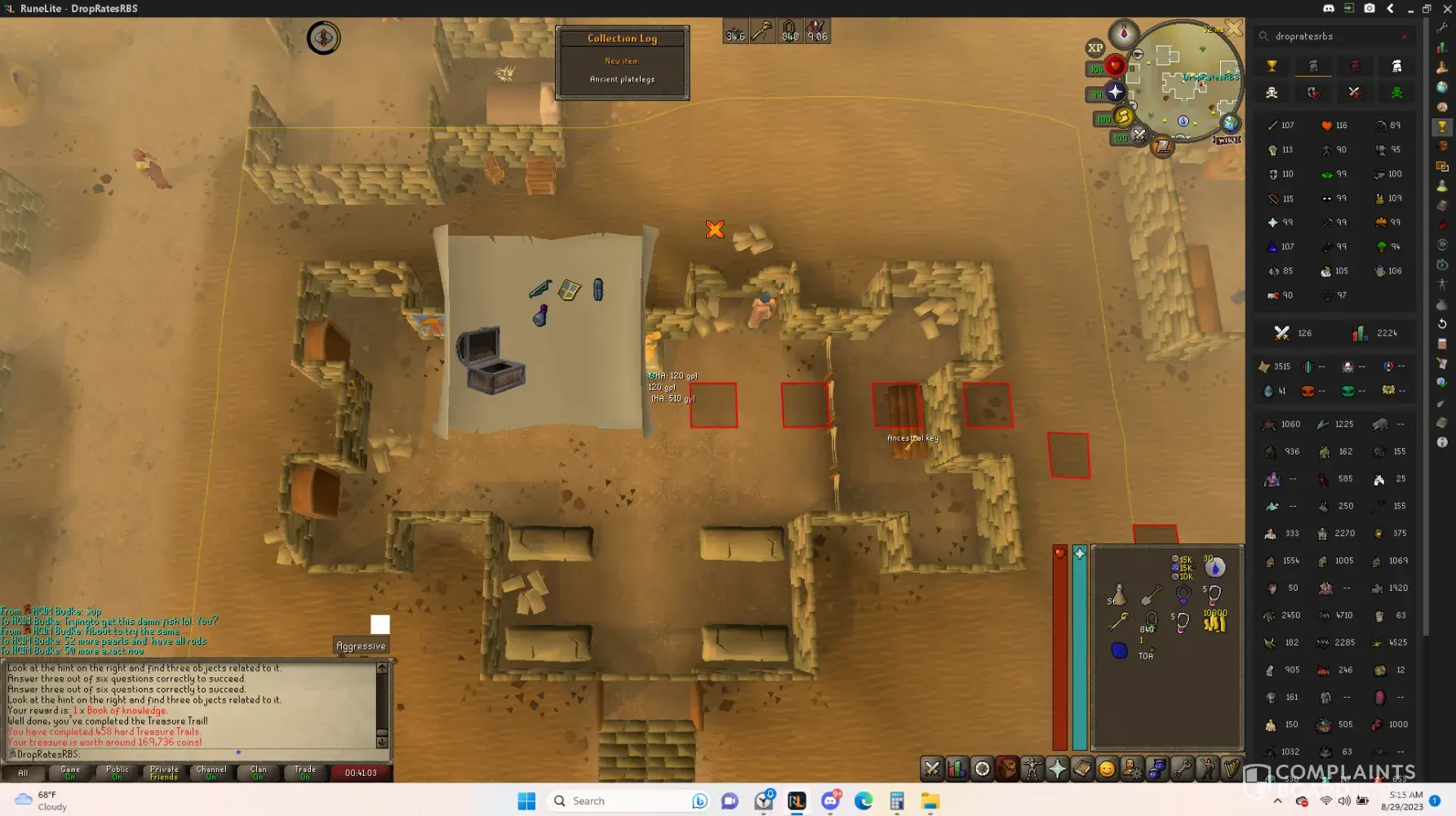
Task: Toggle the XP drops orb
Action: click(1095, 48)
